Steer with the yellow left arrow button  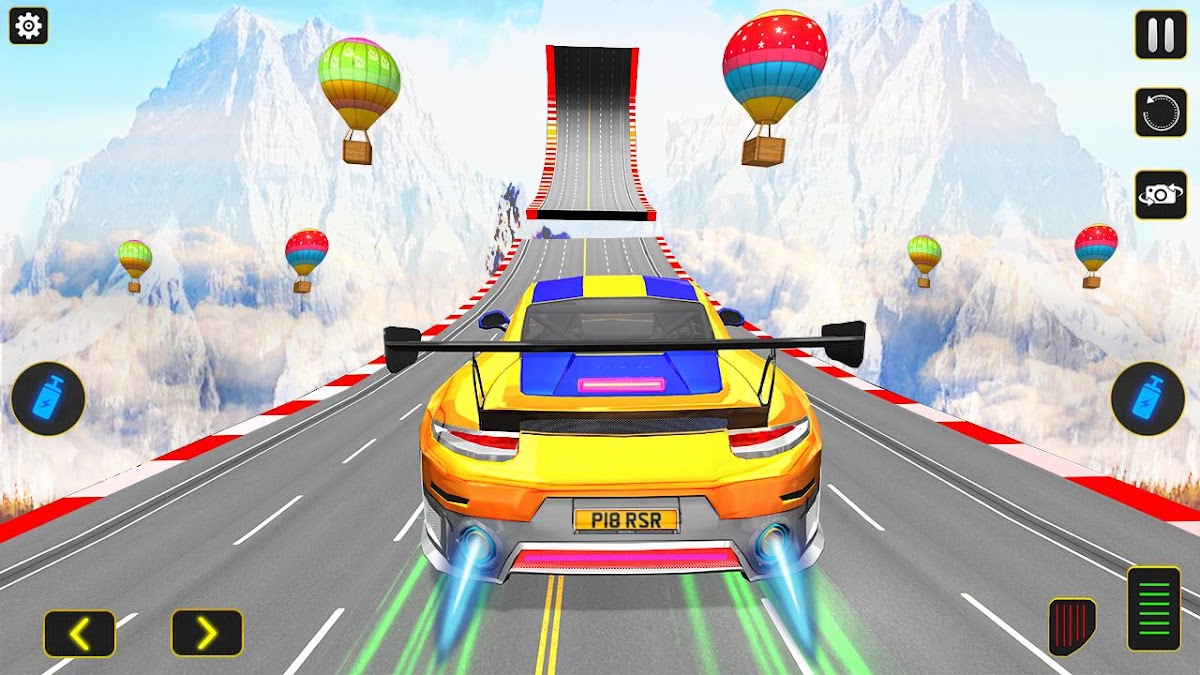pos(79,633)
